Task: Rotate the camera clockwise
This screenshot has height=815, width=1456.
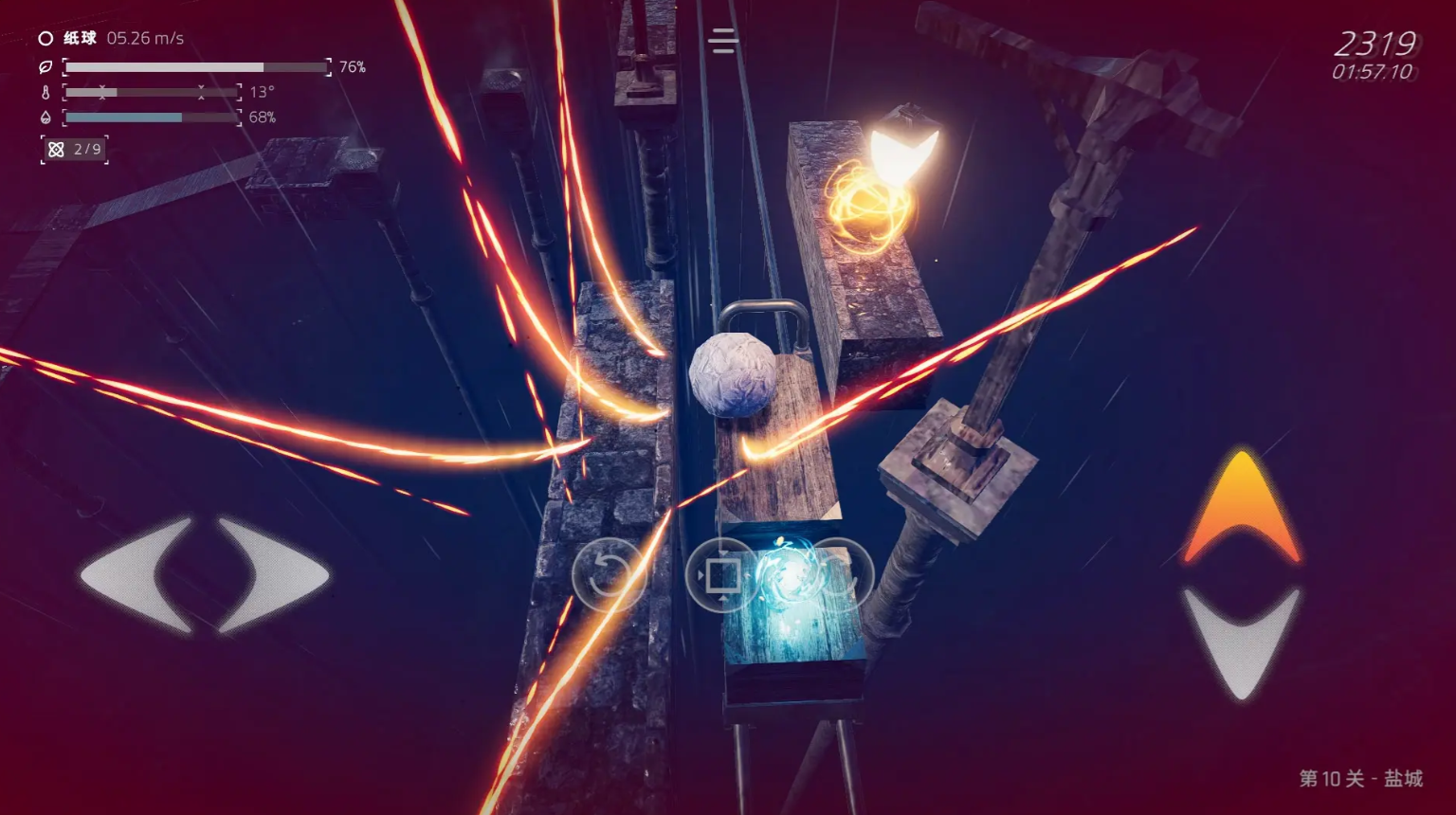Action: 837,574
